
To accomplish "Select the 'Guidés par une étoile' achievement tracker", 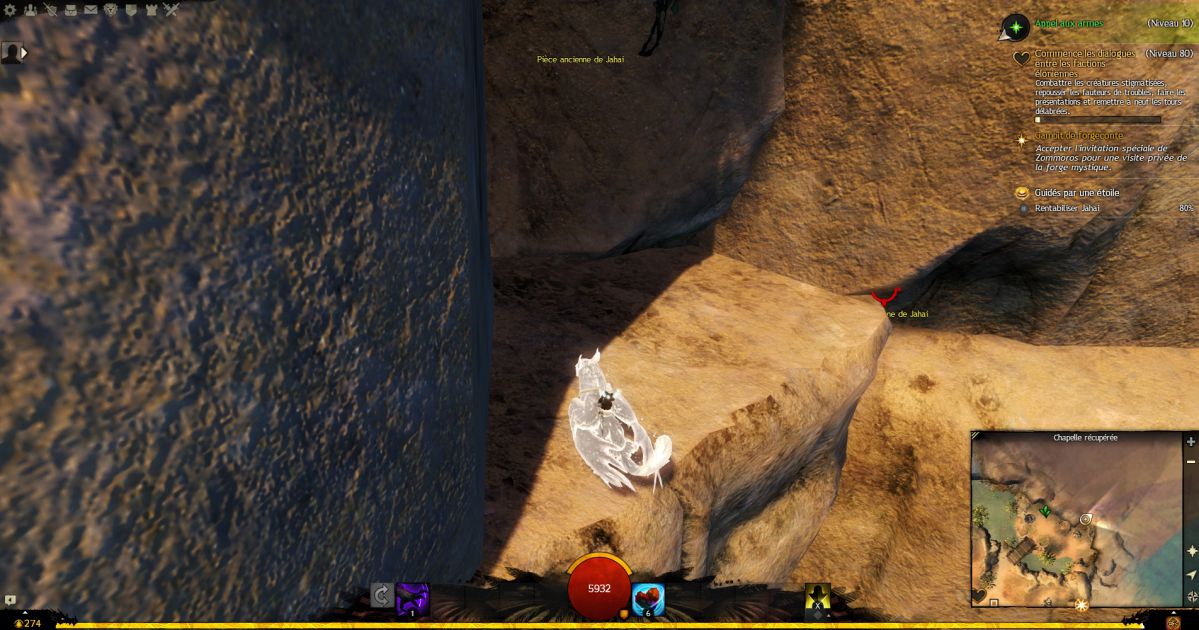I will (1077, 192).
